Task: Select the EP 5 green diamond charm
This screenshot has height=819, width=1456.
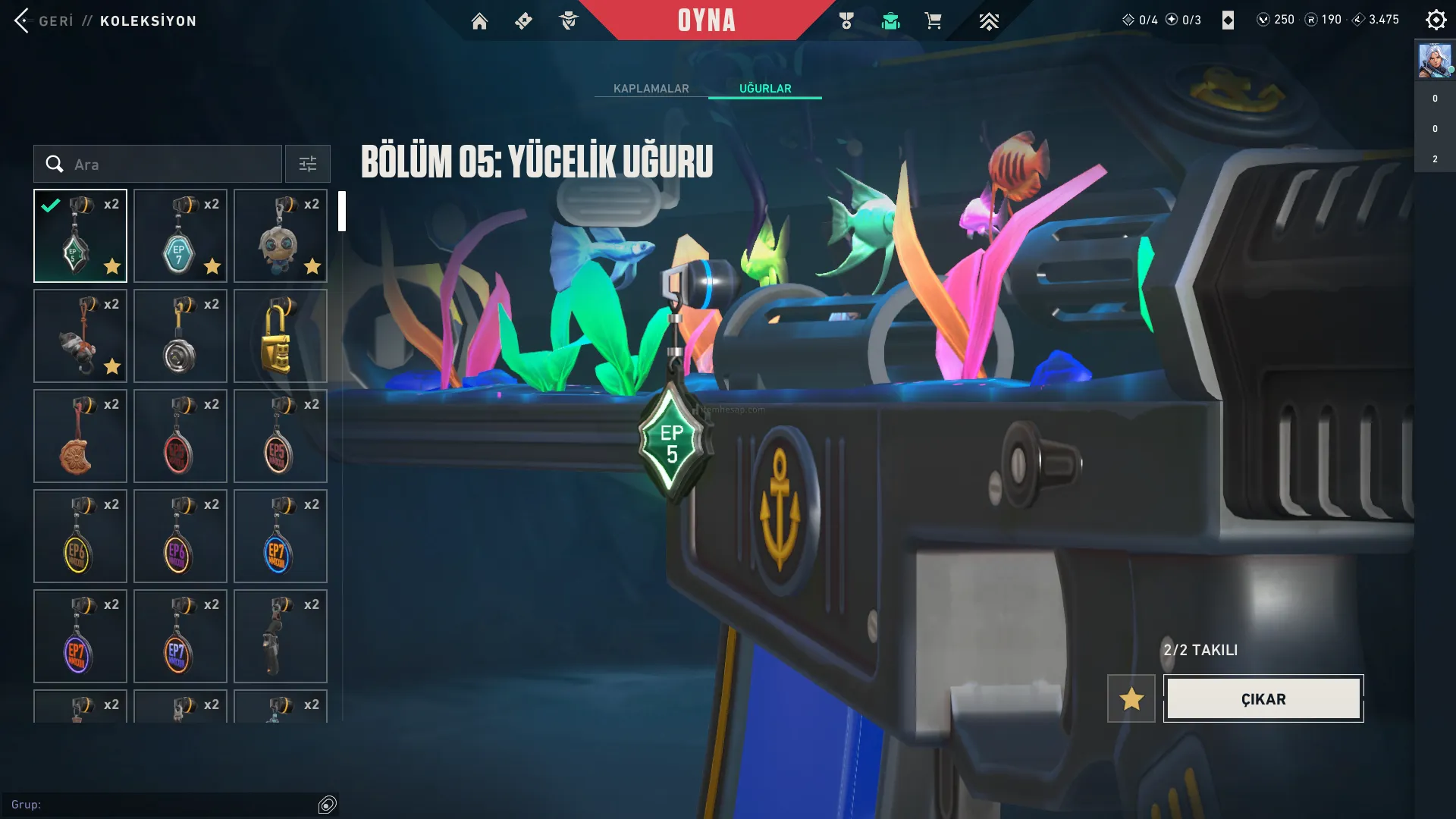Action: coord(80,236)
